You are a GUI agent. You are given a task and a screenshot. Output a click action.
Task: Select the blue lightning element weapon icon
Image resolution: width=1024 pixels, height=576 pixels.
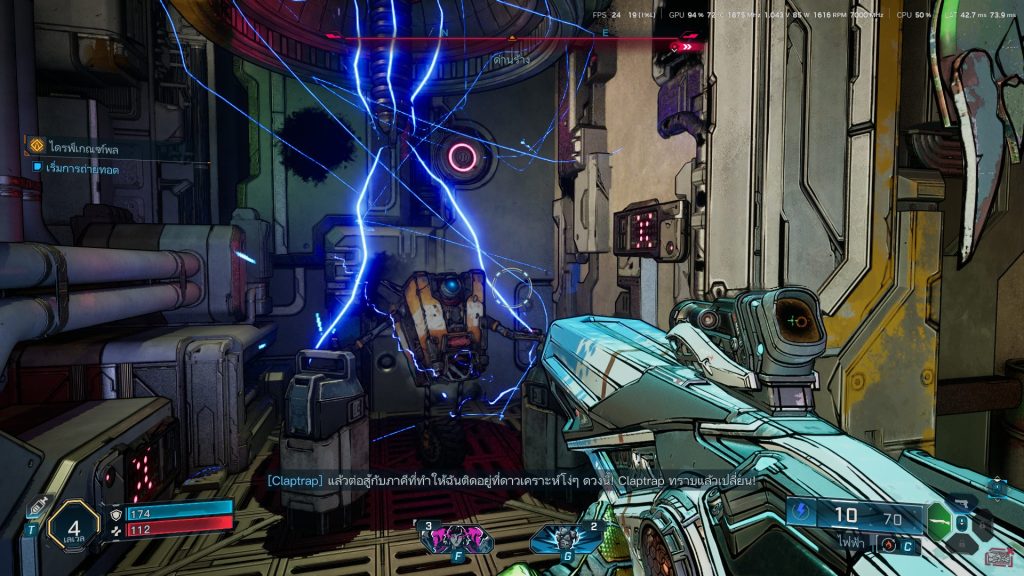[803, 513]
